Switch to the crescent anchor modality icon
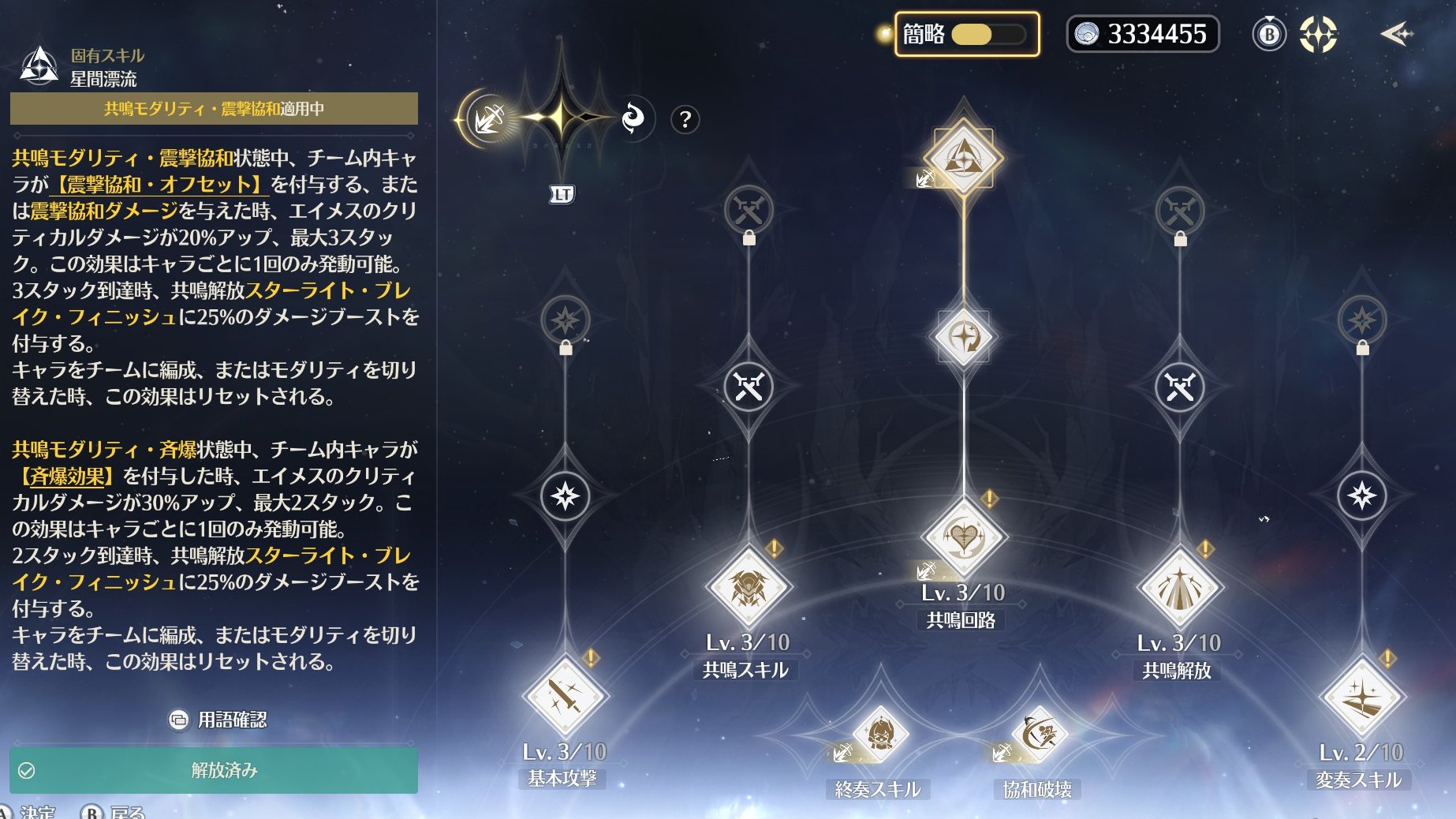This screenshot has width=1456, height=819. pos(489,118)
